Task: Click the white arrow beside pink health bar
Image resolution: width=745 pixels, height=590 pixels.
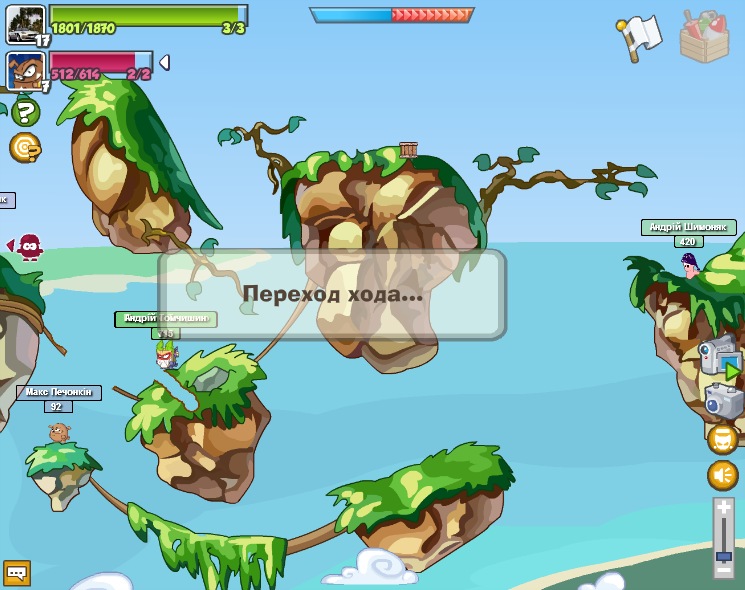Action: pos(164,63)
